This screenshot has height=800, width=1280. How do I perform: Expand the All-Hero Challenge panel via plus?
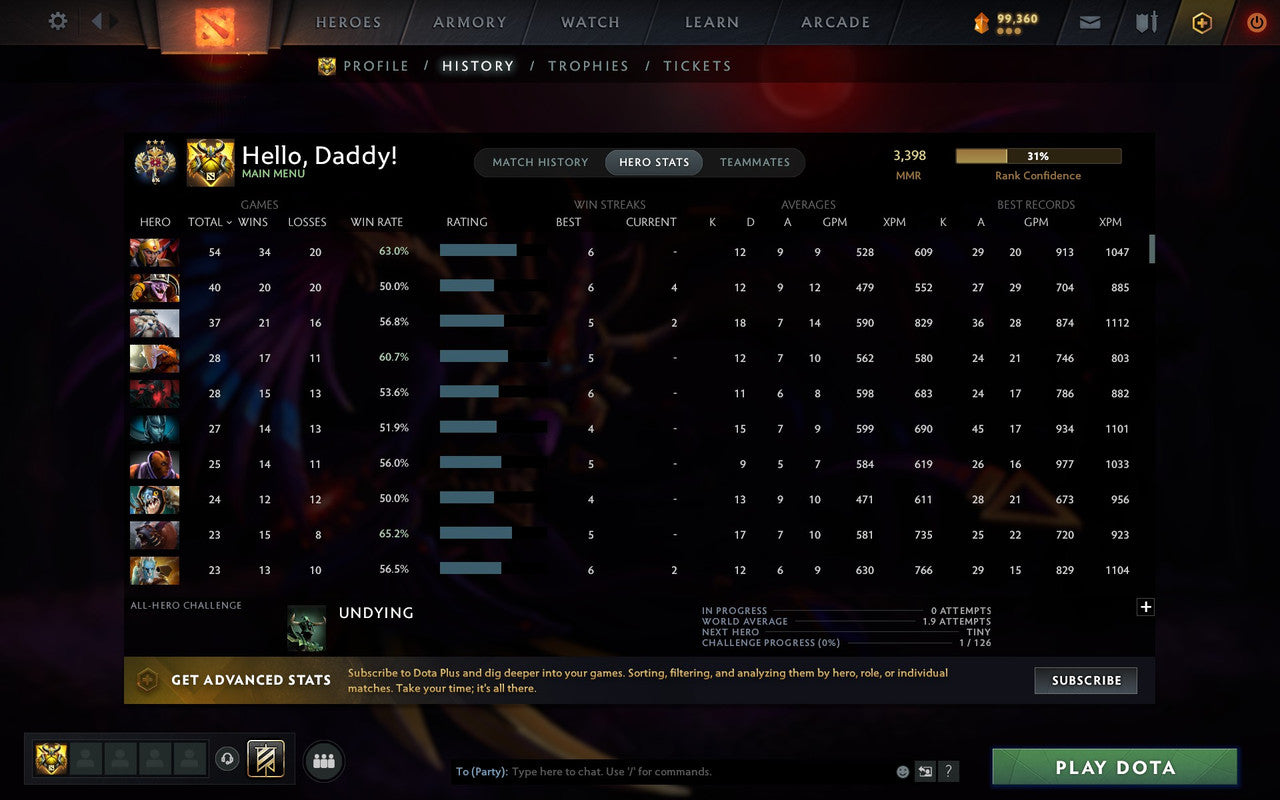pos(1146,607)
